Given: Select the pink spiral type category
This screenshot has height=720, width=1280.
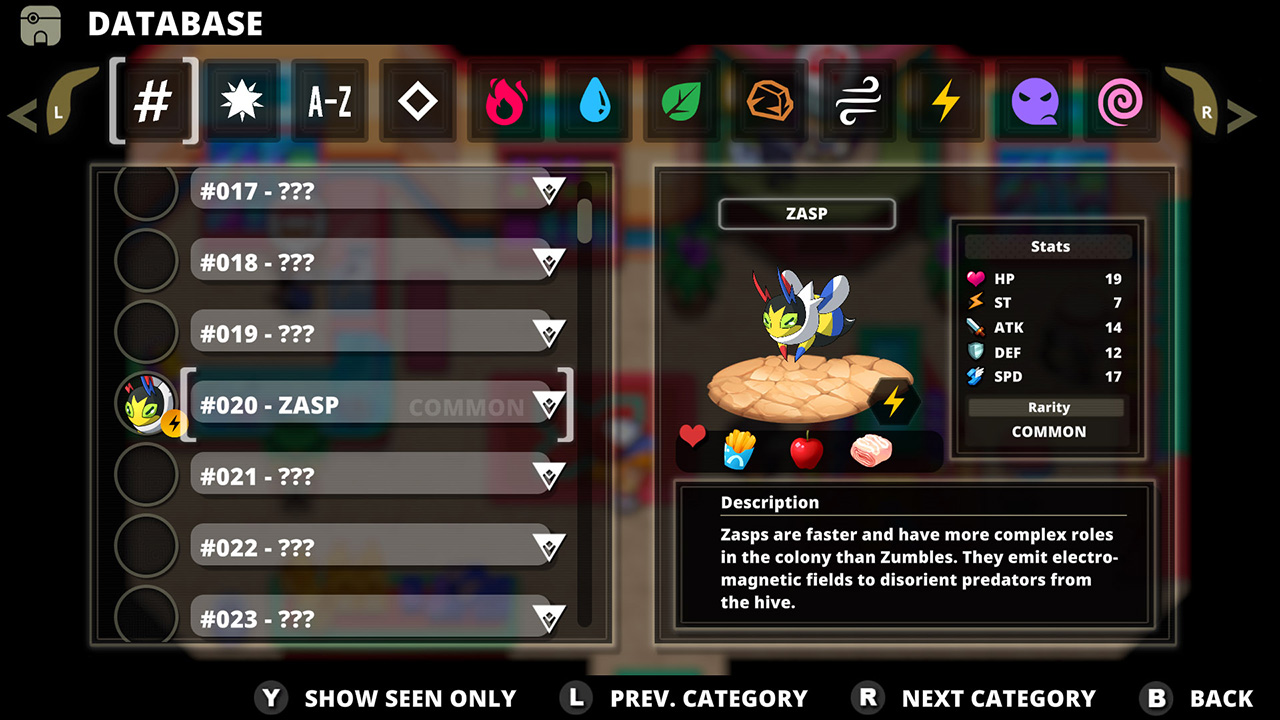Looking at the screenshot, I should point(1121,100).
